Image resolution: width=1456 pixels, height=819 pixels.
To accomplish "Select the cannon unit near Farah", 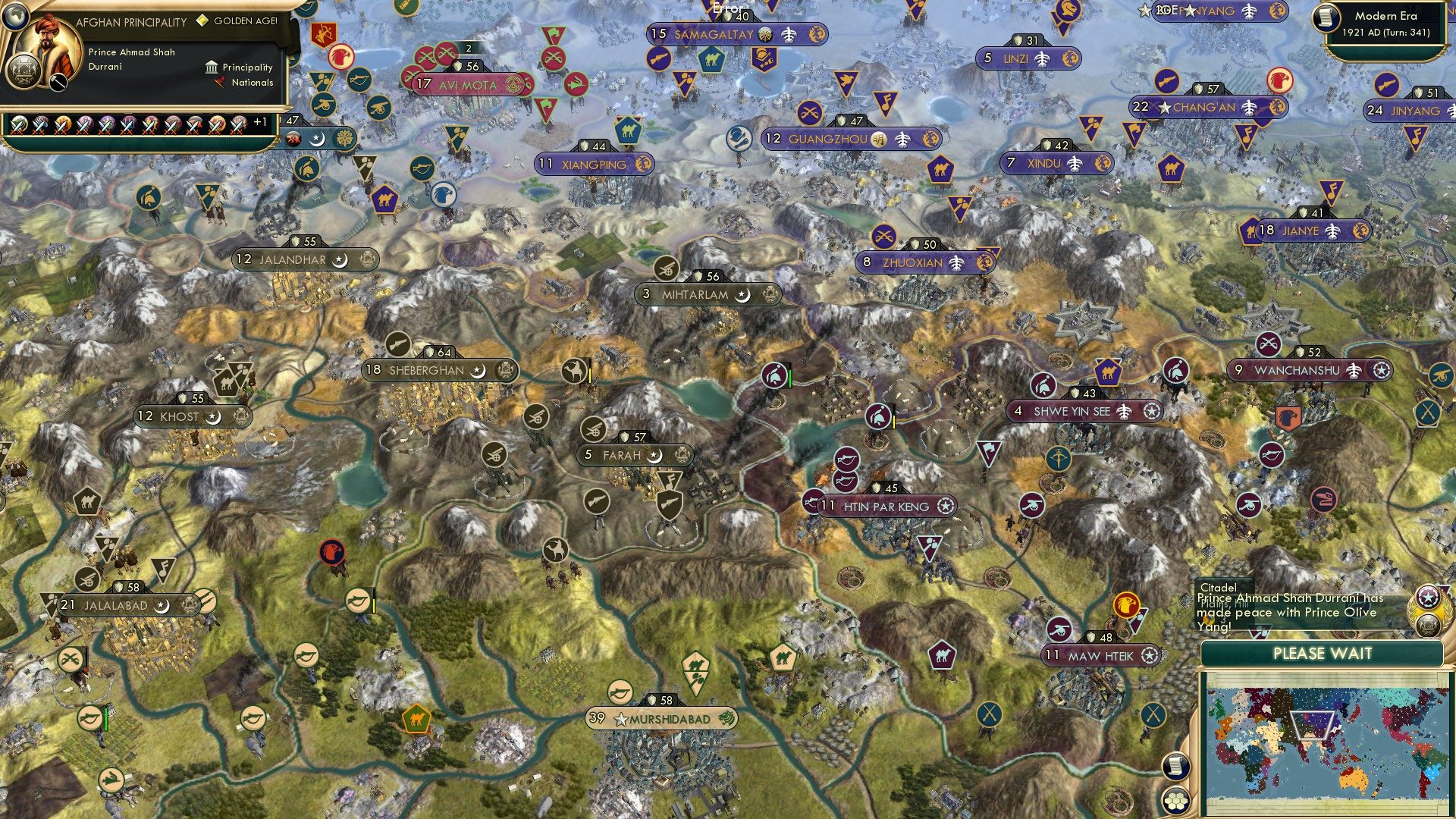I will [594, 429].
